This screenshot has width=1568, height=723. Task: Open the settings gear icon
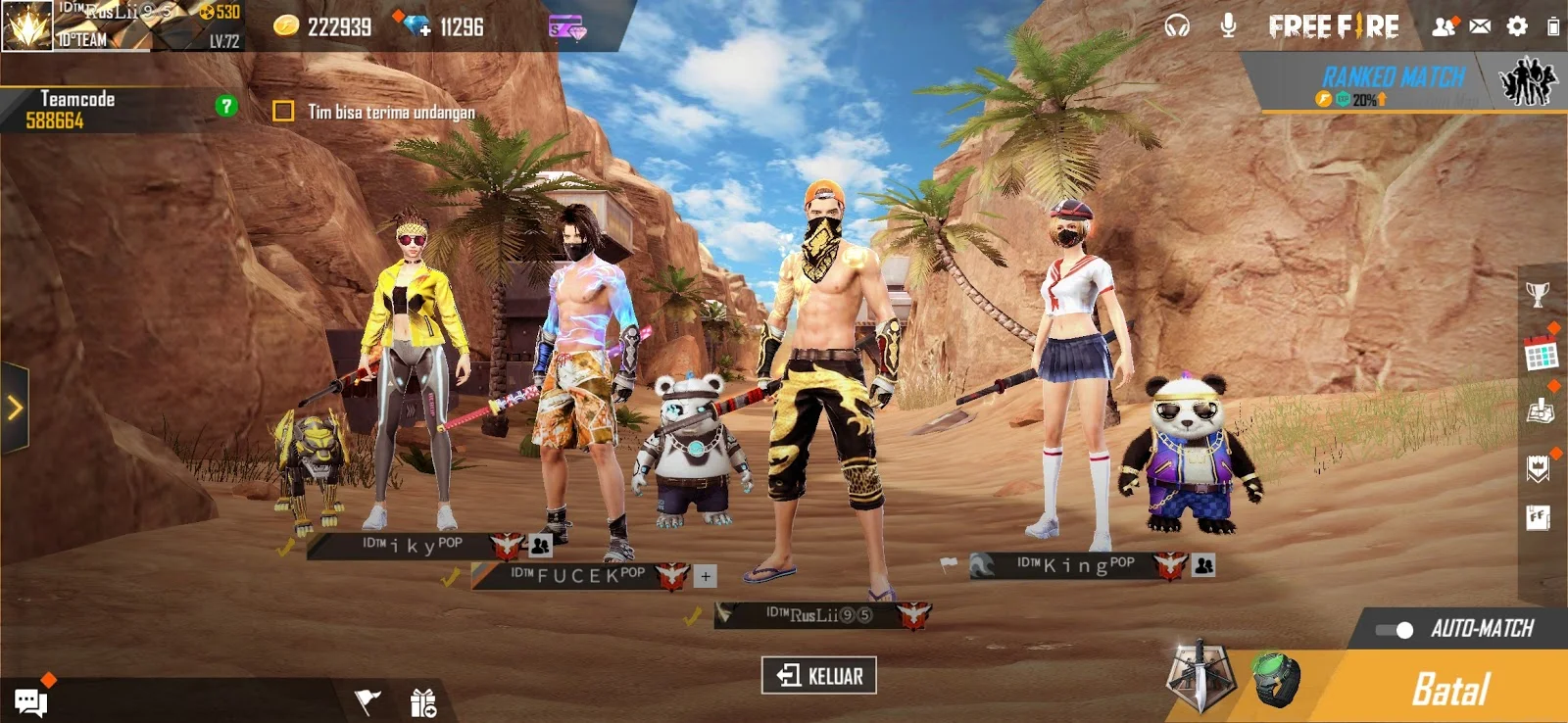point(1517,26)
